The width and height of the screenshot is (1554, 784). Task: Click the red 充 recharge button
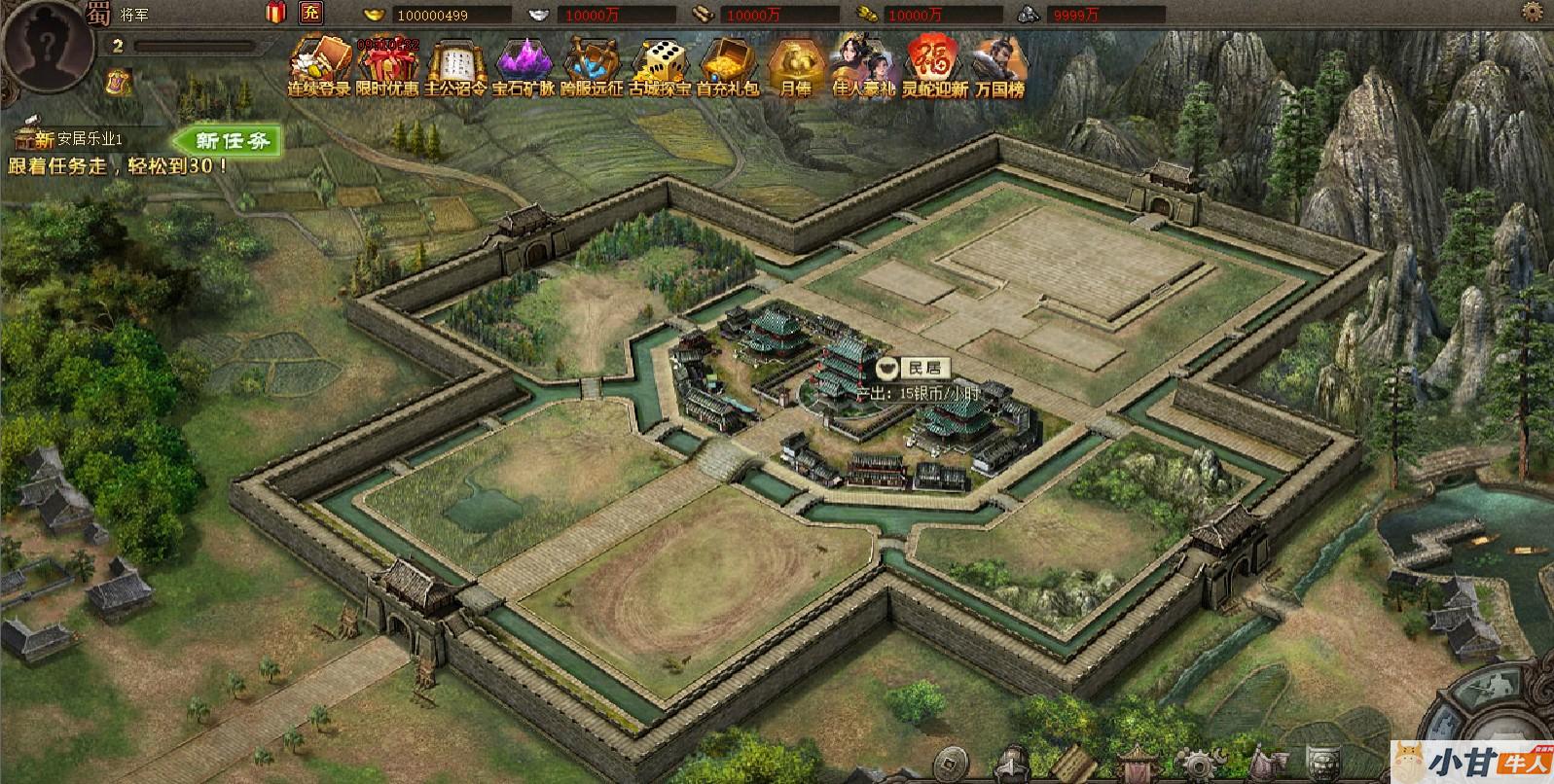click(310, 13)
